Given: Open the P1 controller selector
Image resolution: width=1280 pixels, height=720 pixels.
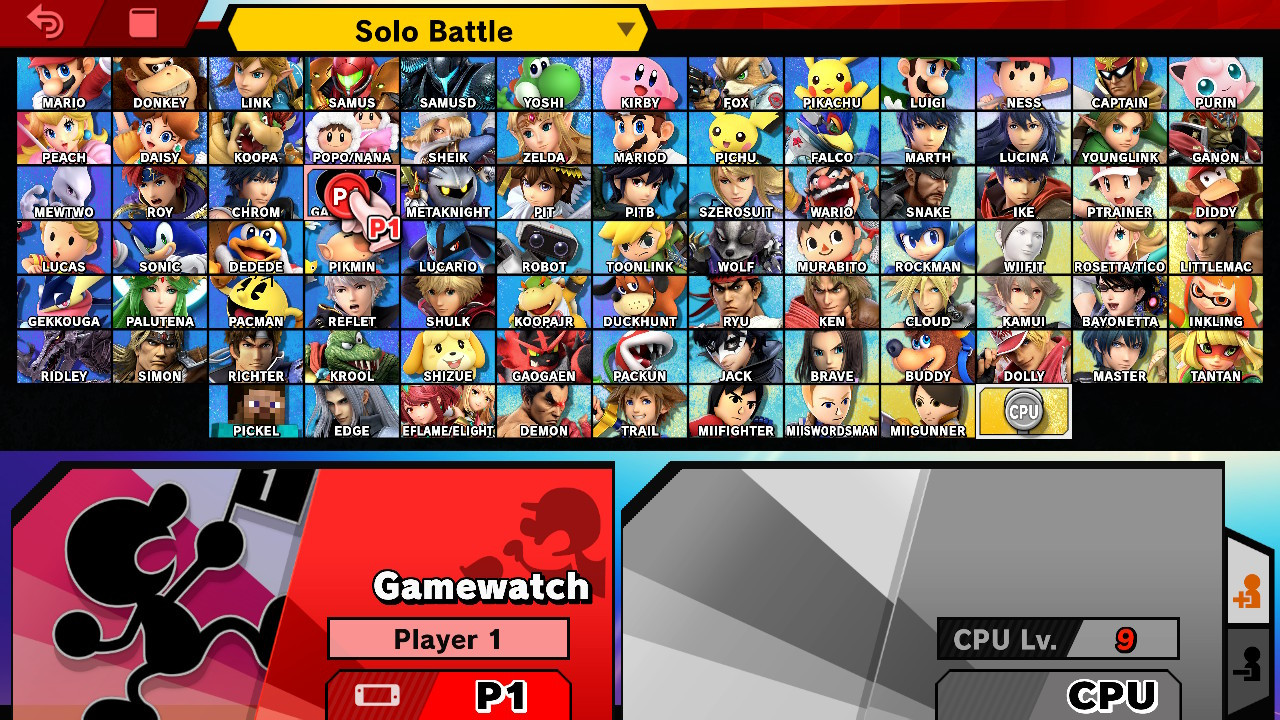Looking at the screenshot, I should coord(448,700).
